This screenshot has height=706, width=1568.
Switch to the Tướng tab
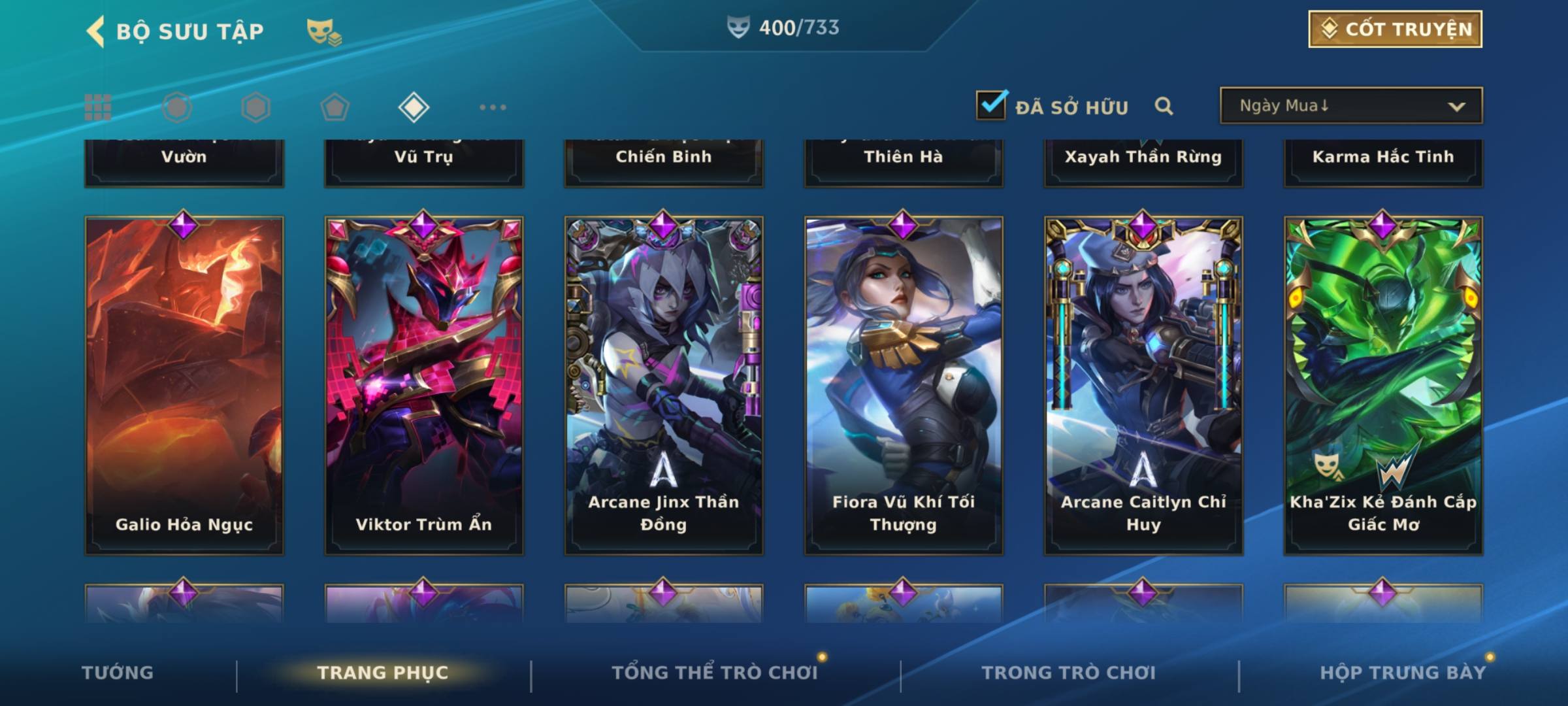pos(118,673)
